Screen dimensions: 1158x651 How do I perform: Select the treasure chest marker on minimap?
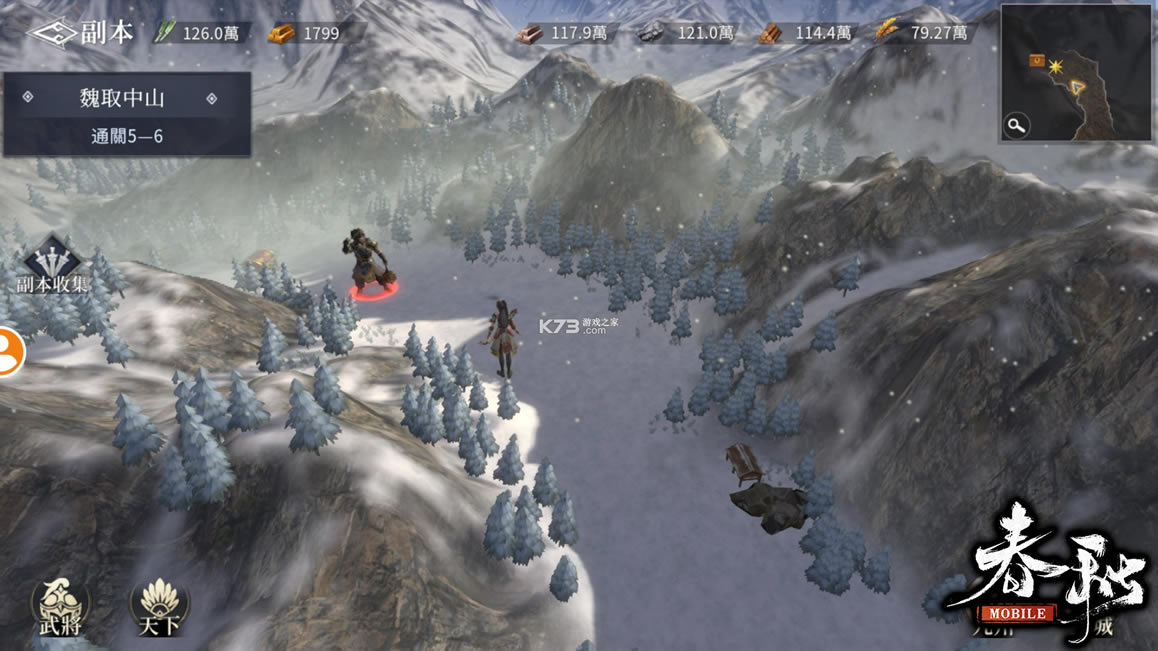tap(1036, 62)
